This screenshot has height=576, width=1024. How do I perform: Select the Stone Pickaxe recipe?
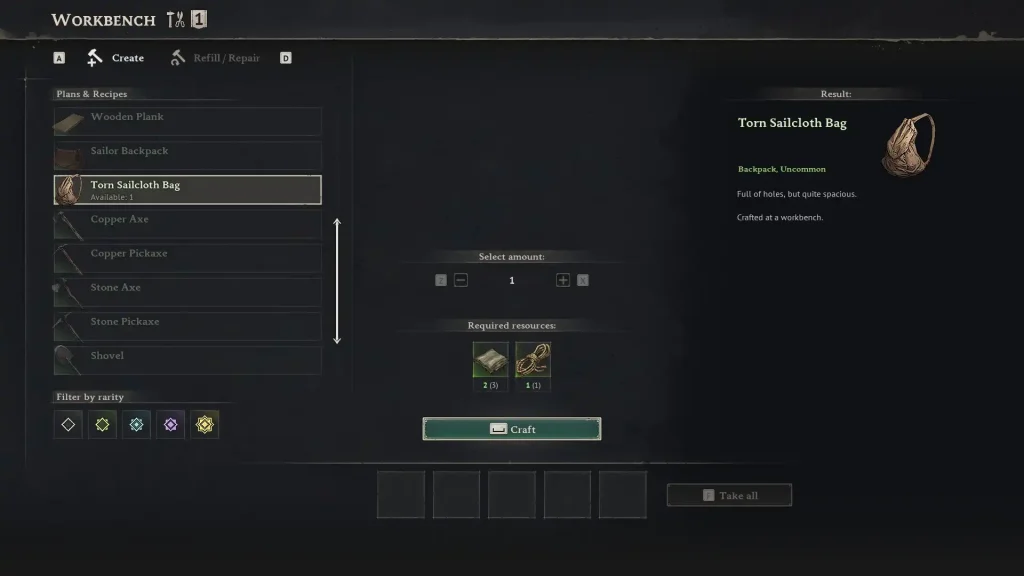188,325
